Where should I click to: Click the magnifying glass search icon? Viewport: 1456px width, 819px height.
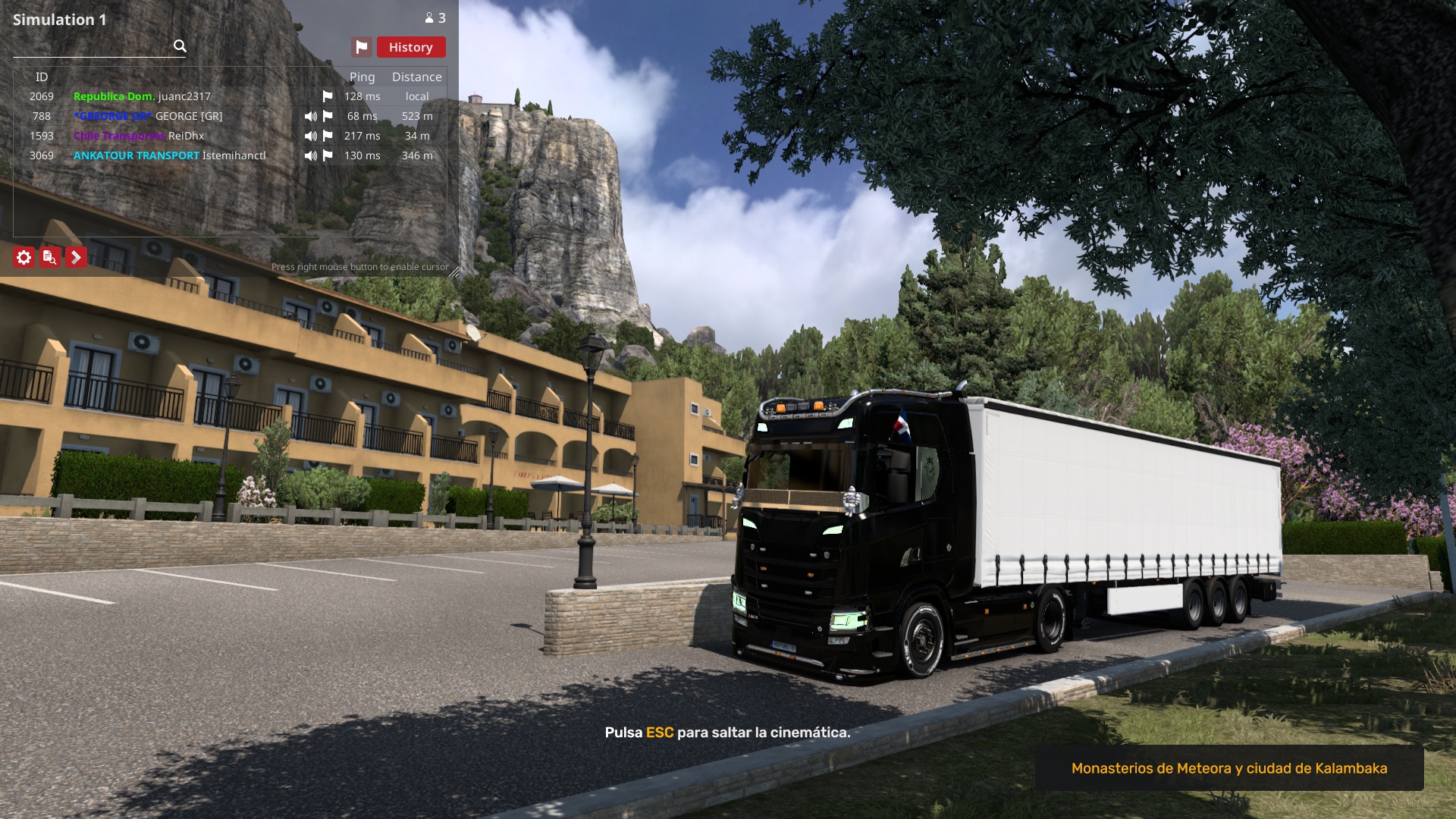[x=180, y=46]
